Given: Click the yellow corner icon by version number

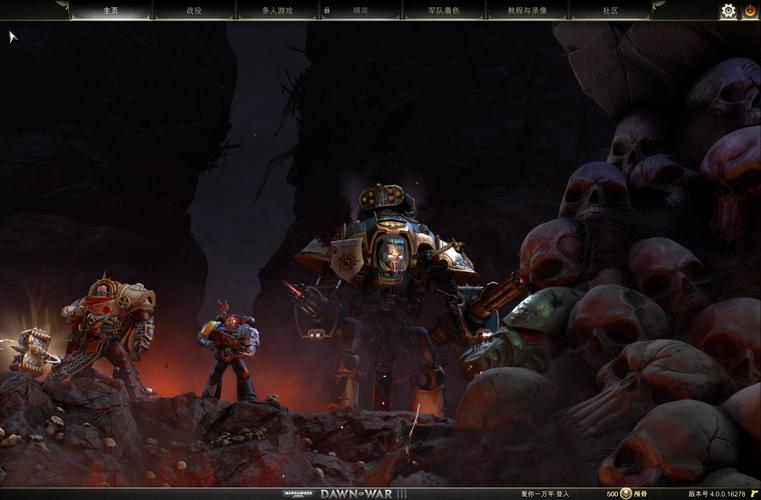Looking at the screenshot, I should (753, 493).
